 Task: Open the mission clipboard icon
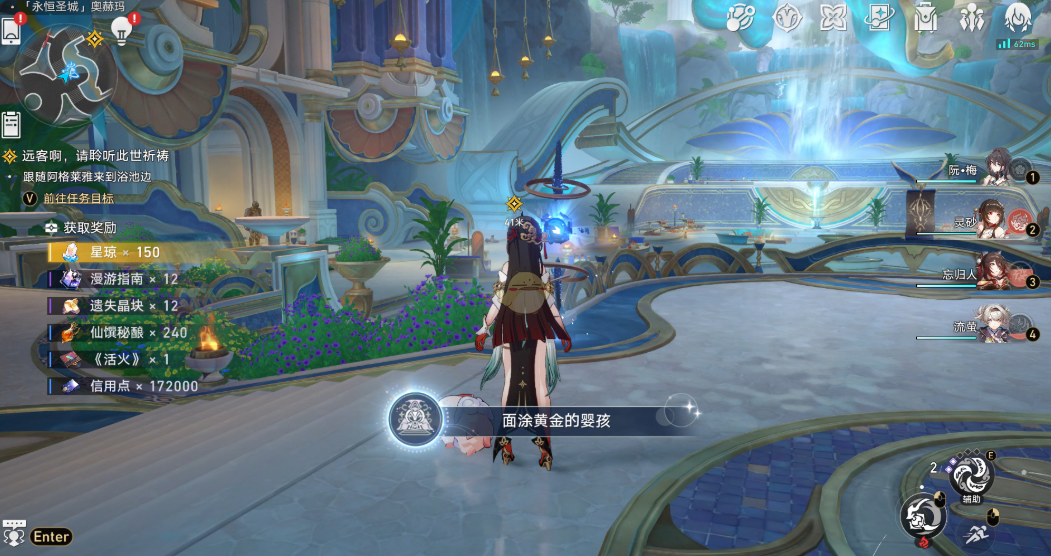11,124
